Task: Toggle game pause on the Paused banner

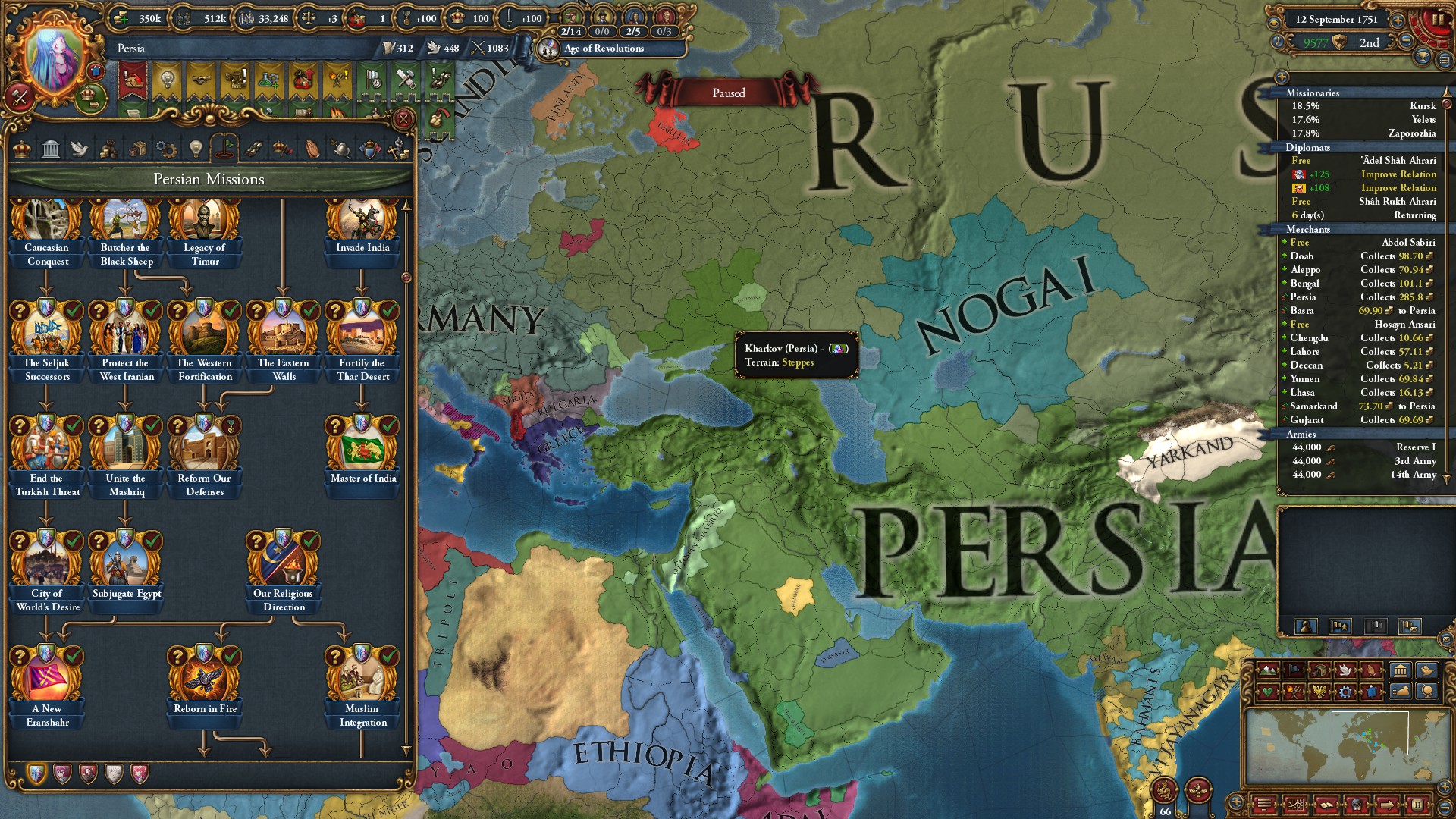Action: tap(729, 93)
